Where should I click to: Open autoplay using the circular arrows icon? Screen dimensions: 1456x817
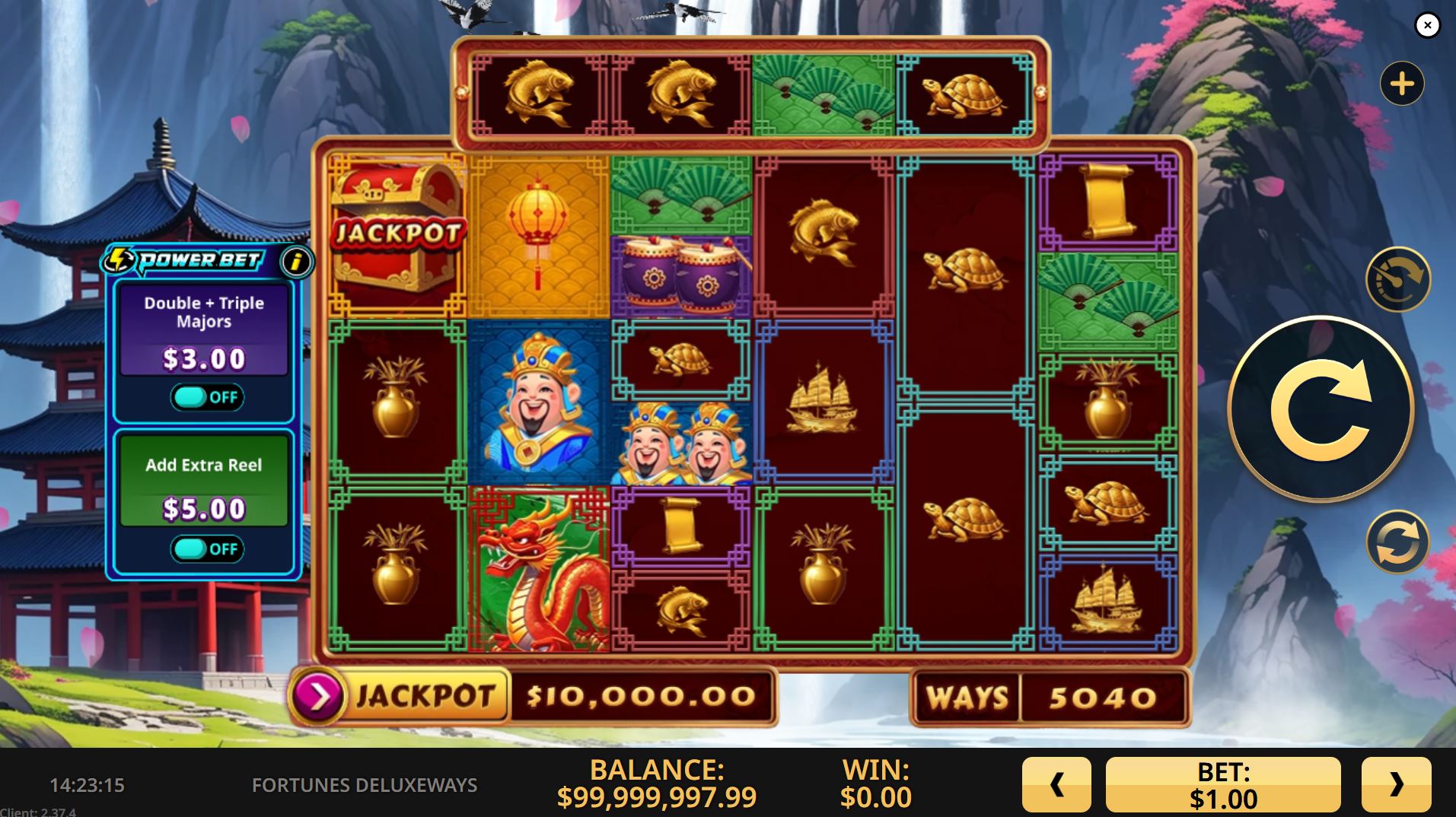click(x=1397, y=542)
